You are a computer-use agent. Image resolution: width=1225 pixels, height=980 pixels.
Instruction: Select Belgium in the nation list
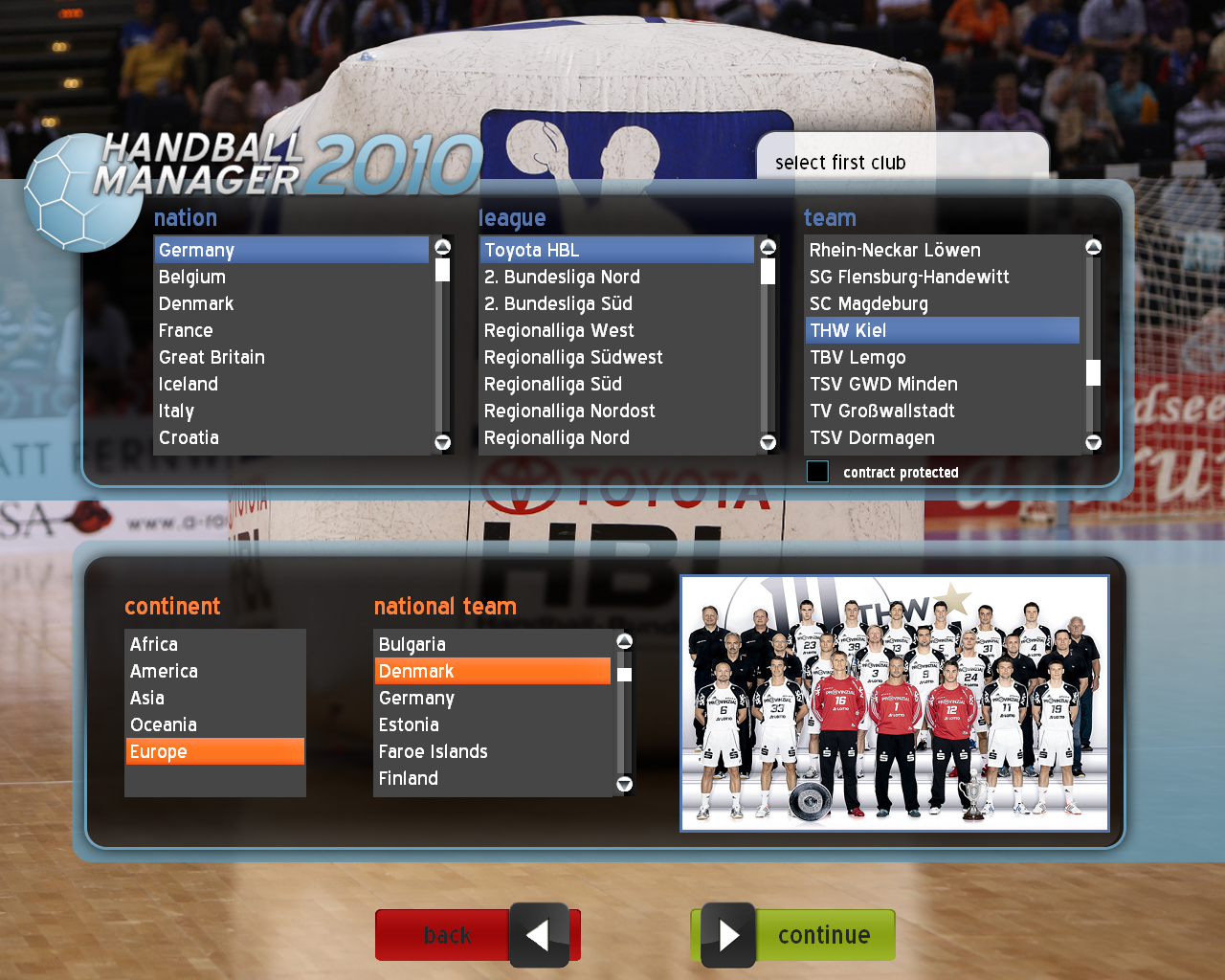click(192, 278)
